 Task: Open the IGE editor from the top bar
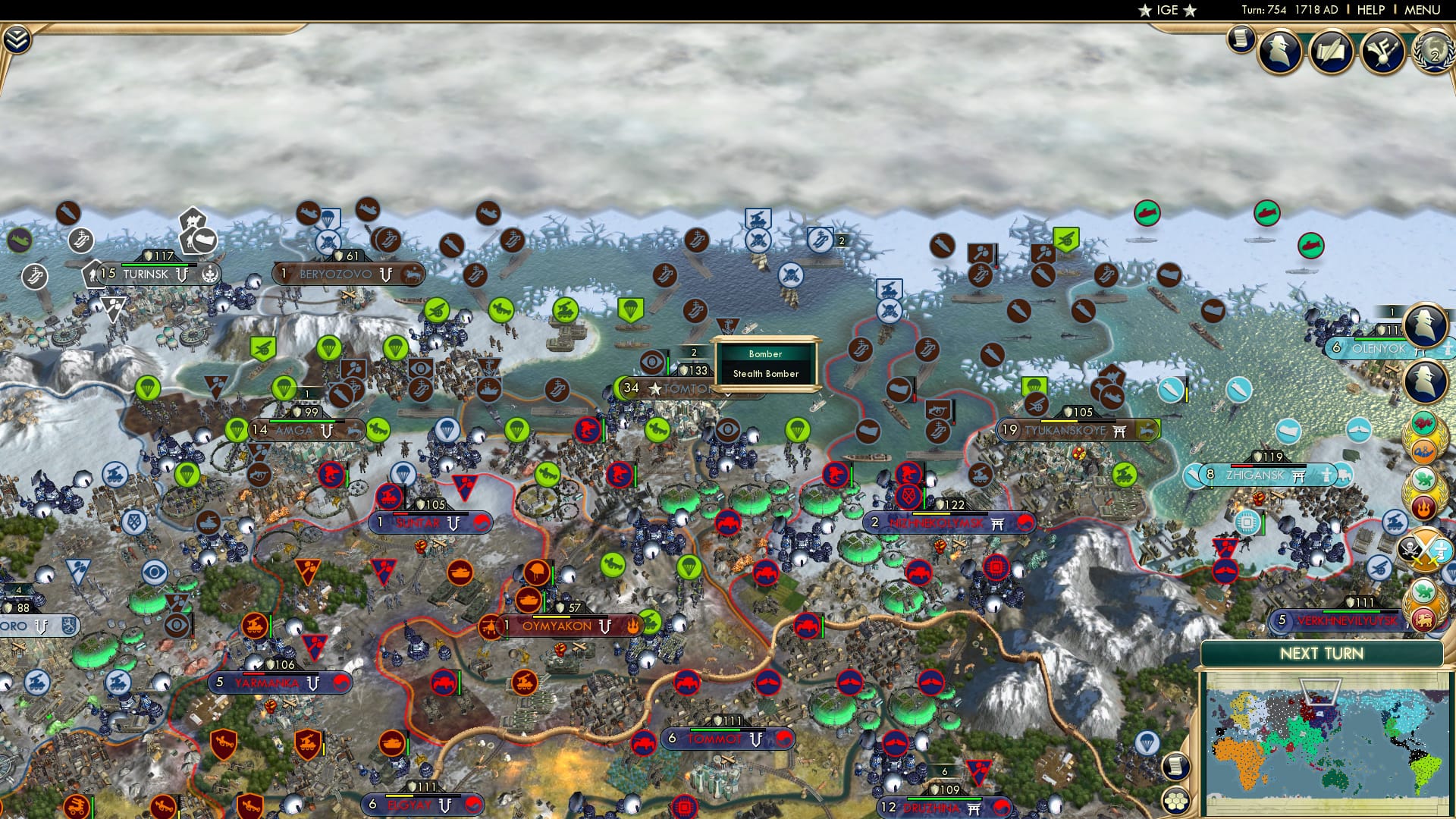coord(1169,10)
